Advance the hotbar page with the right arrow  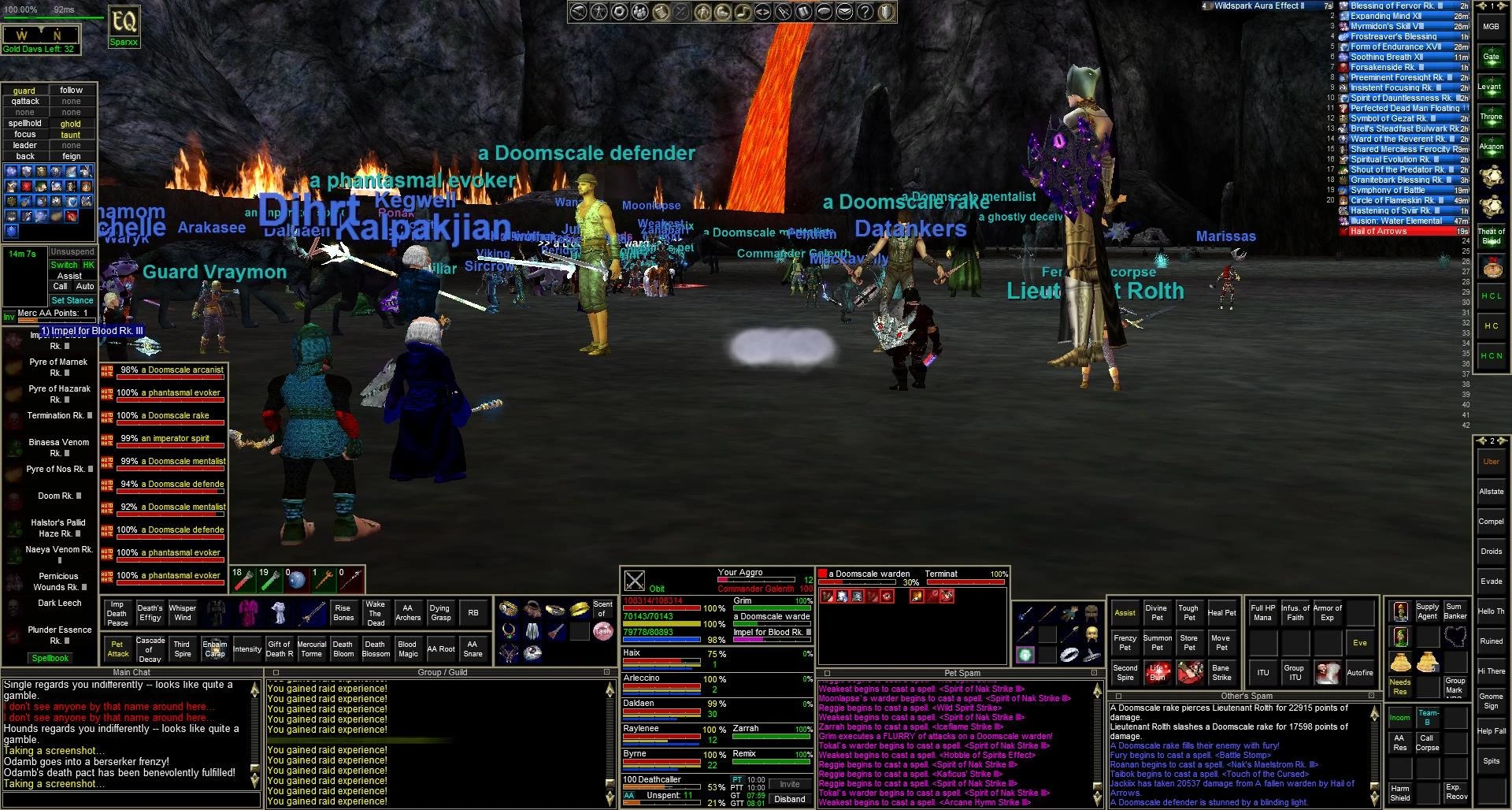click(x=1502, y=6)
